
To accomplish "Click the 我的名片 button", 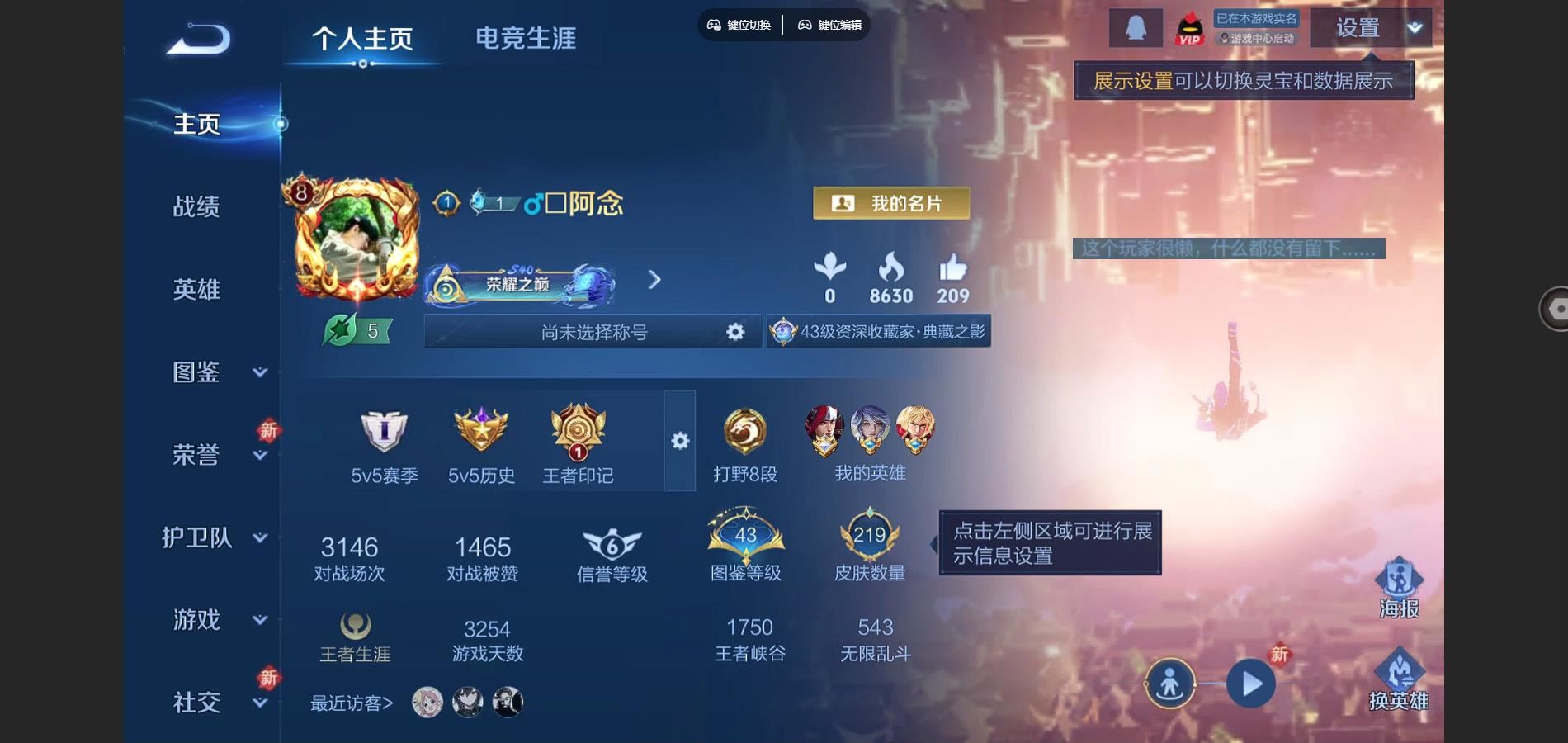I will [891, 203].
